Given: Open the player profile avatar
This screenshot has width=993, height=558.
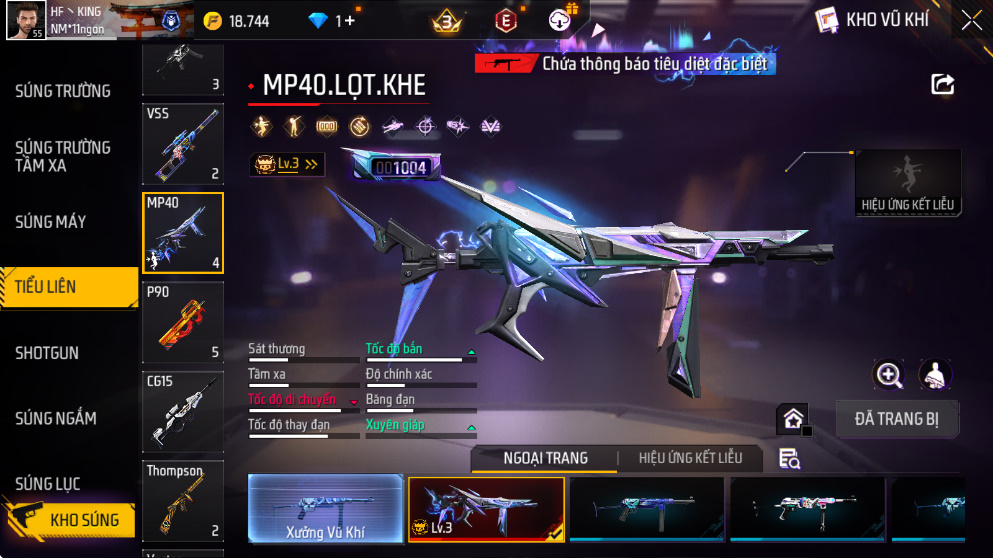Looking at the screenshot, I should (25, 20).
